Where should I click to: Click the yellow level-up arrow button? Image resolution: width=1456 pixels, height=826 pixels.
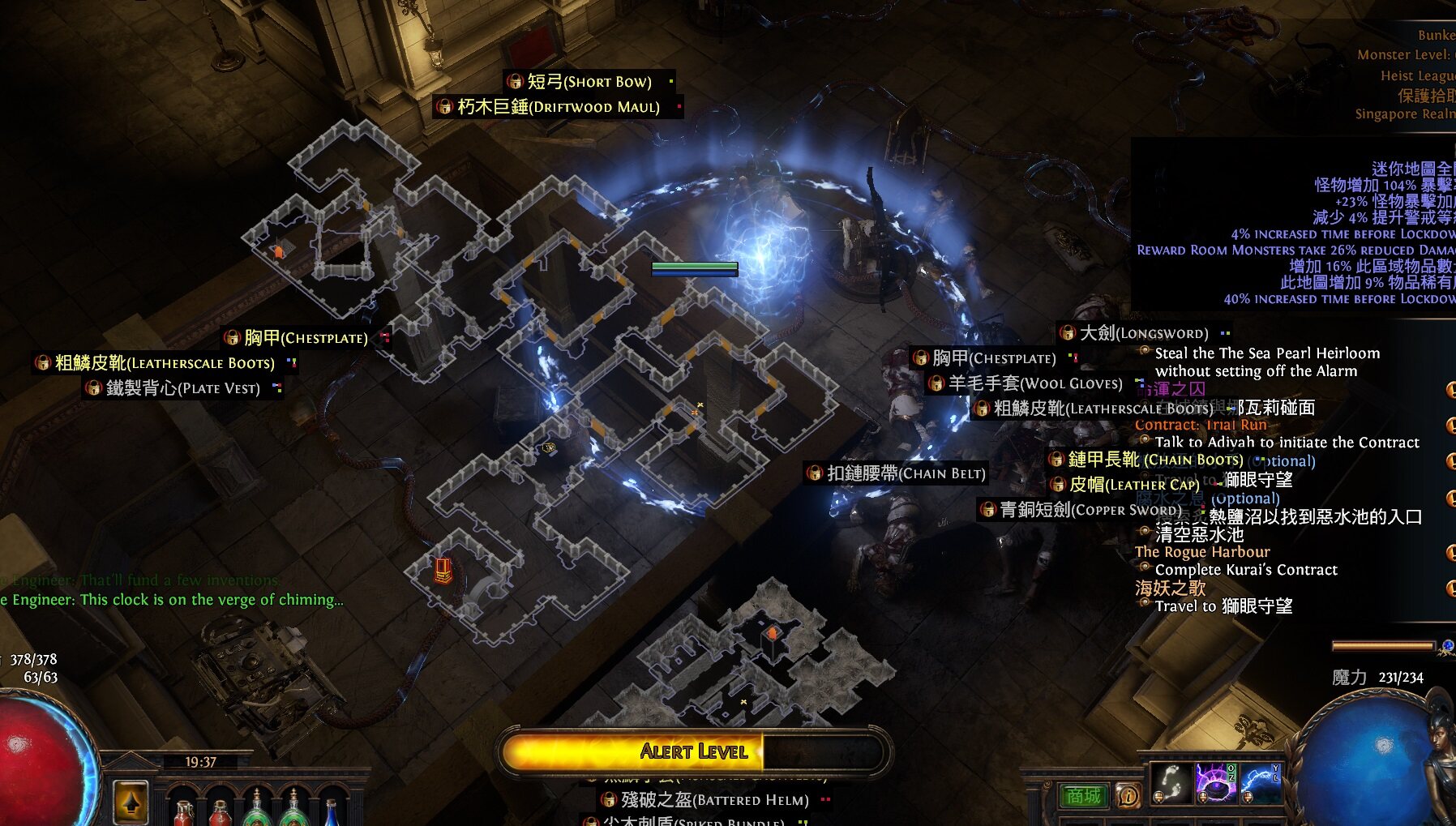131,802
